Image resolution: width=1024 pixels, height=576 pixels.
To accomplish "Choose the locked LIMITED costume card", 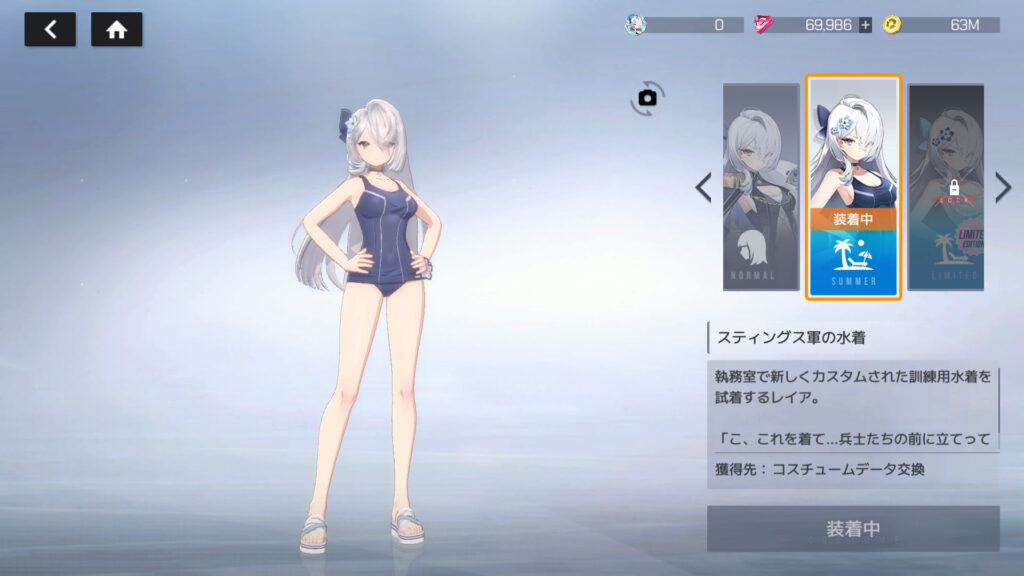I will point(946,187).
